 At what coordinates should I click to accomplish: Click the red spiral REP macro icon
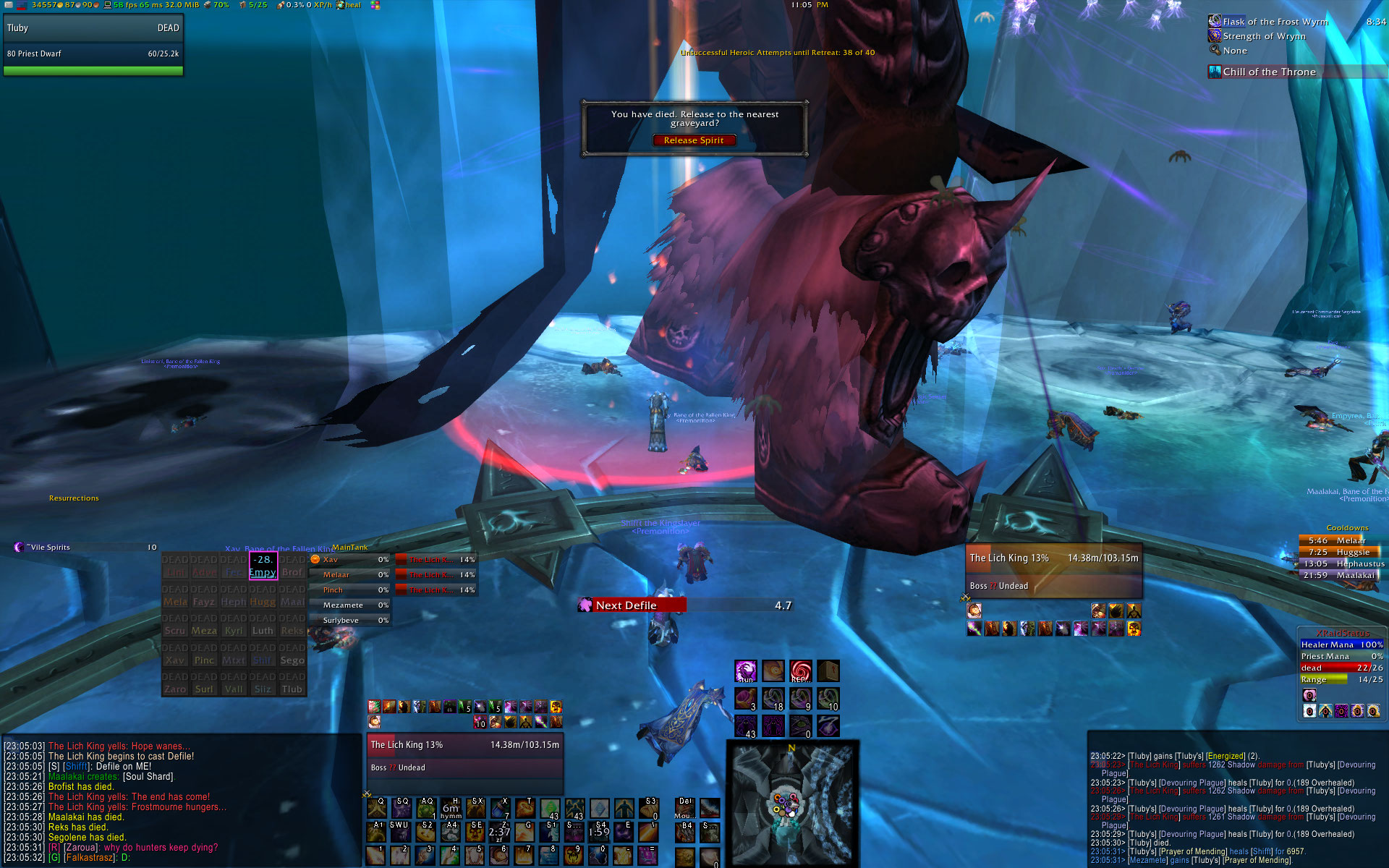(x=800, y=671)
